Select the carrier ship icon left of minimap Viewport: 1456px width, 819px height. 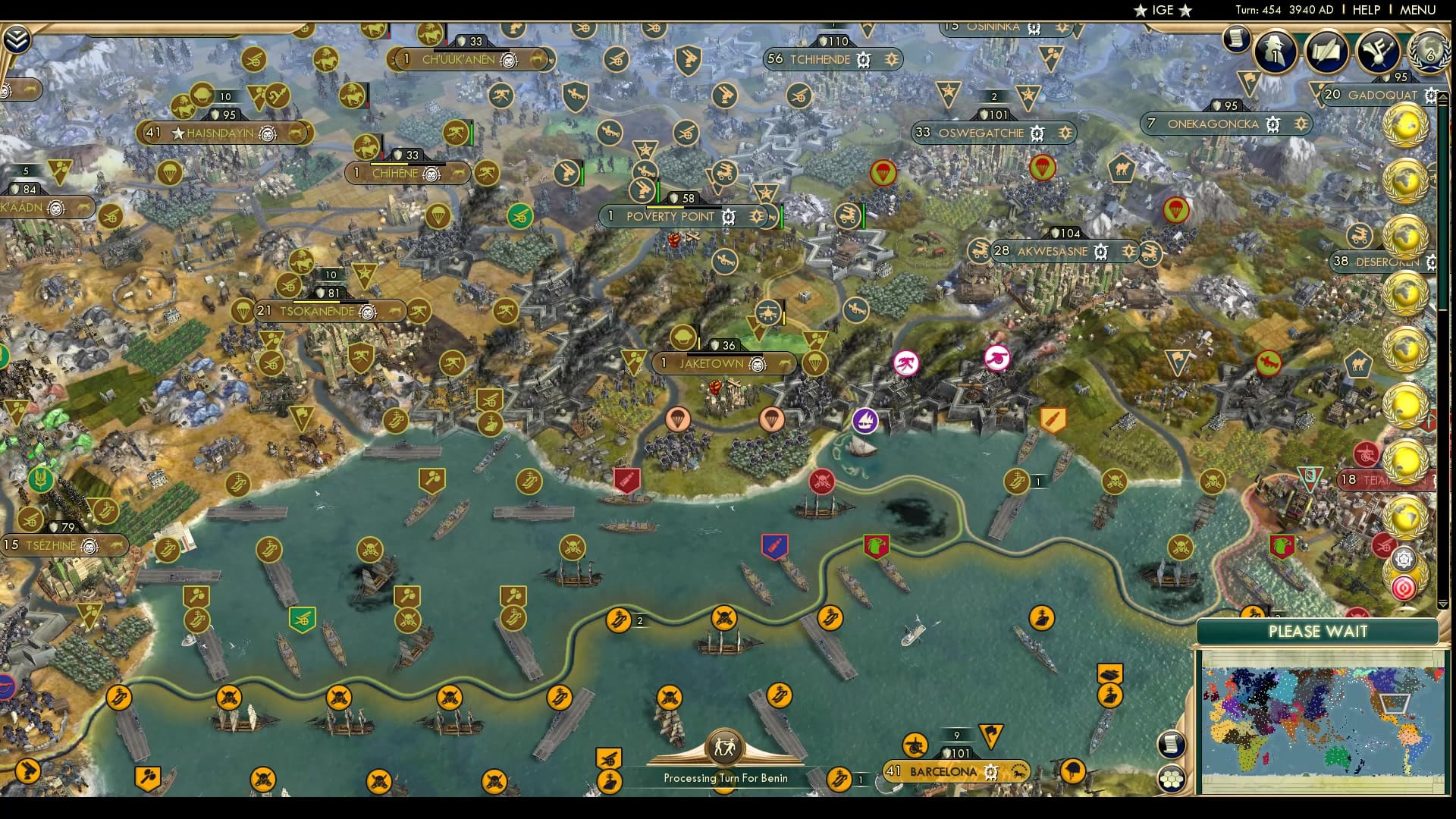pos(1109,695)
